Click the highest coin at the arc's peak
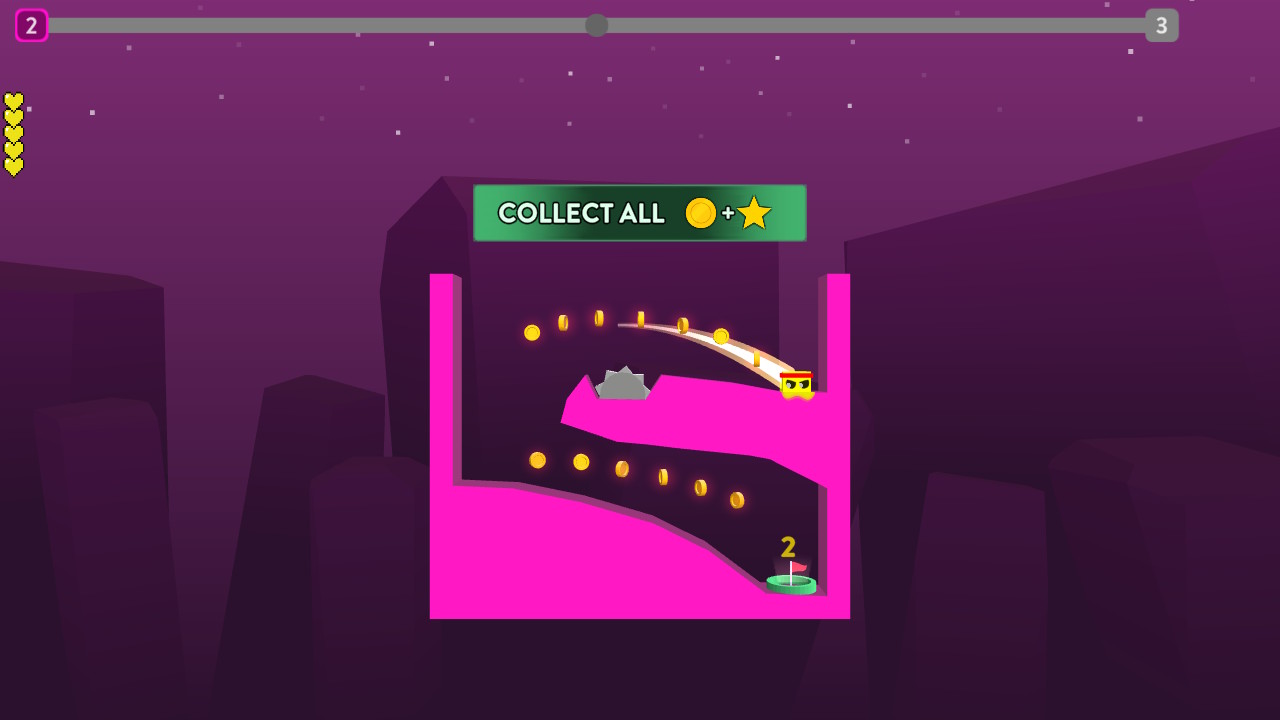The image size is (1280, 720). click(x=599, y=317)
